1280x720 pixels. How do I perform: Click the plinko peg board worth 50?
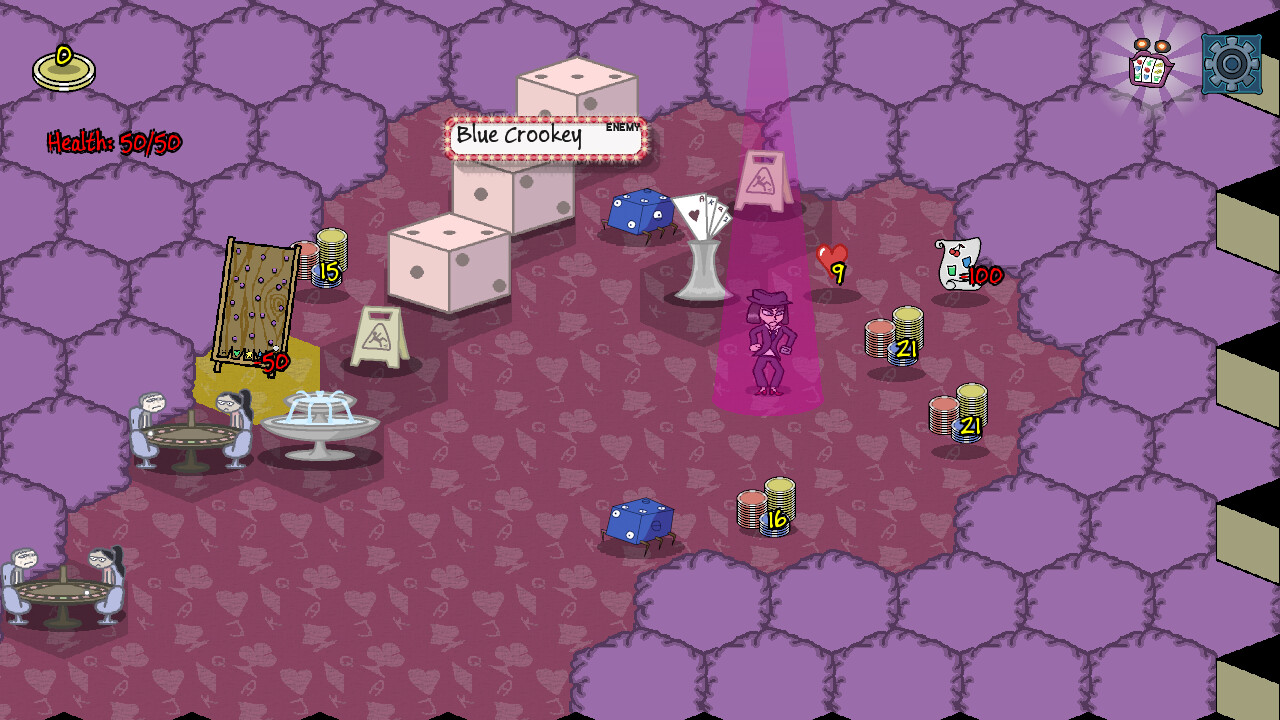point(255,300)
